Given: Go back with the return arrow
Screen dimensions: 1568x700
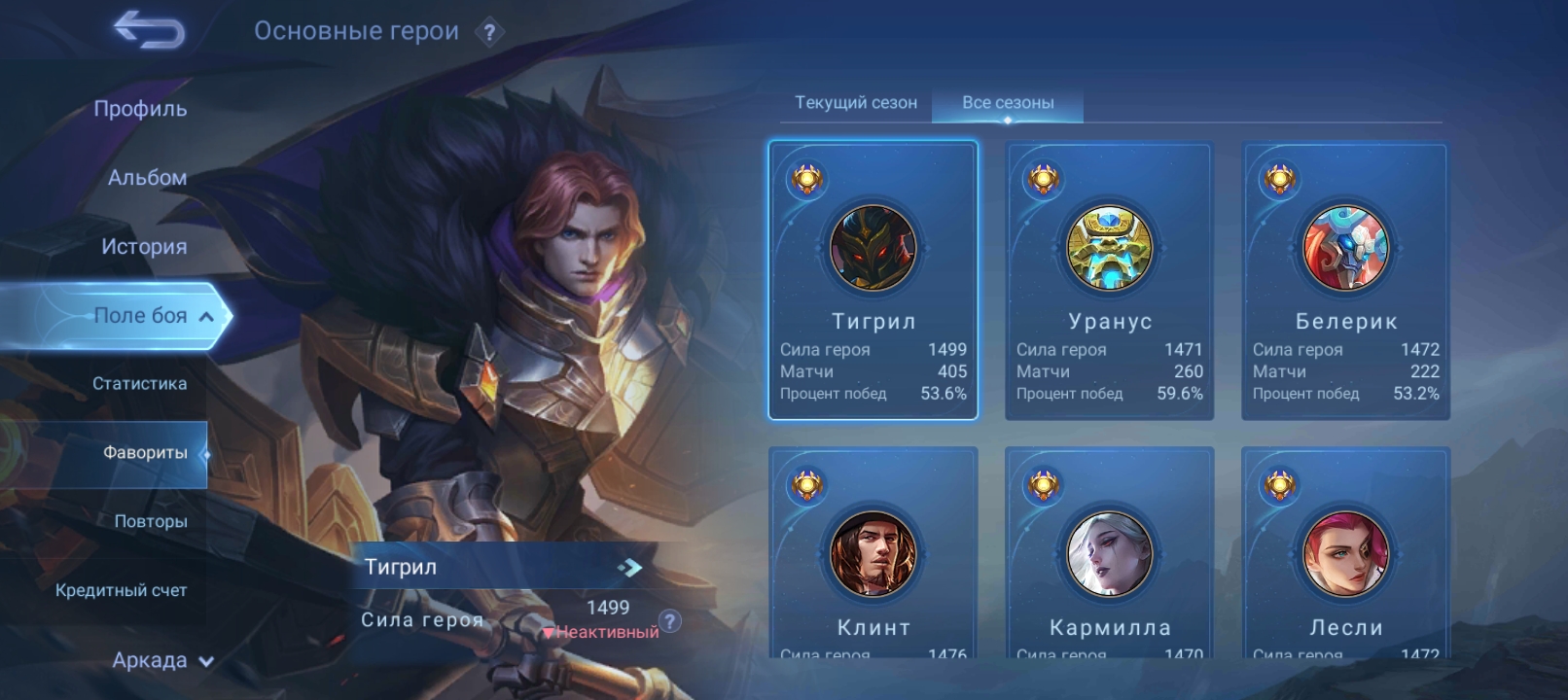Looking at the screenshot, I should click(149, 31).
